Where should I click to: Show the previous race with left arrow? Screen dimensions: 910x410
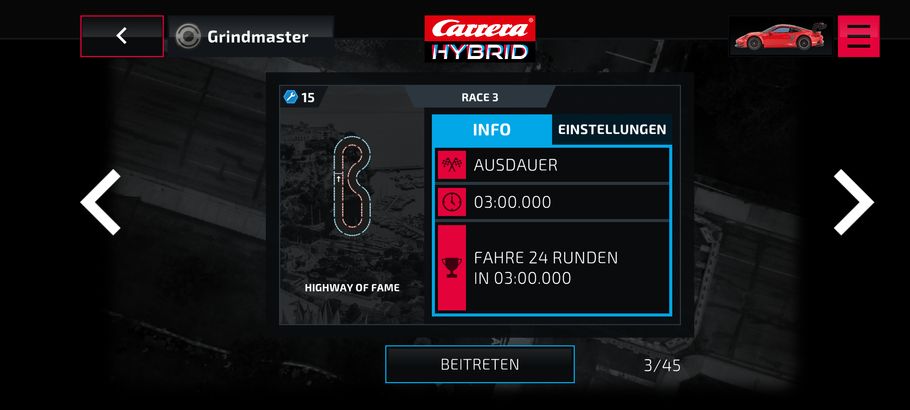click(x=100, y=202)
